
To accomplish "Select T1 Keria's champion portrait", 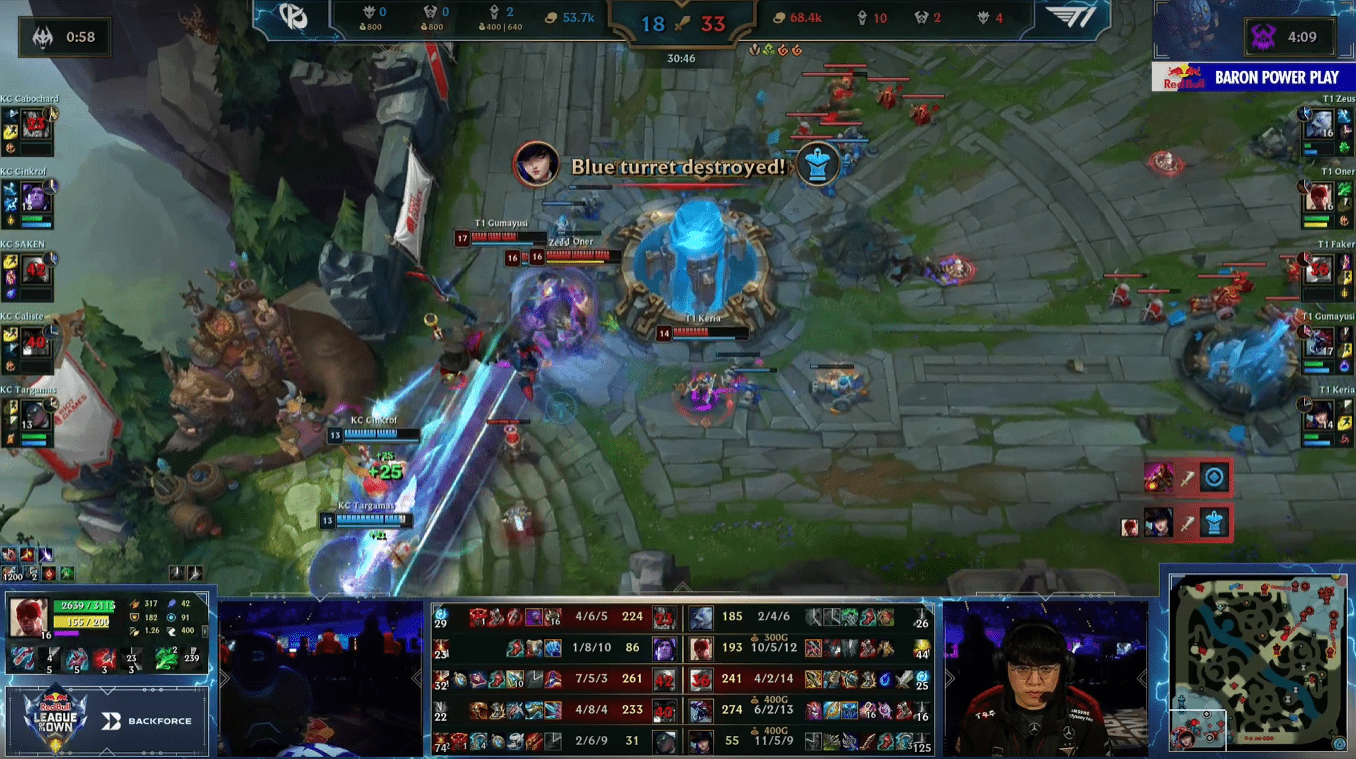I will pos(1320,414).
